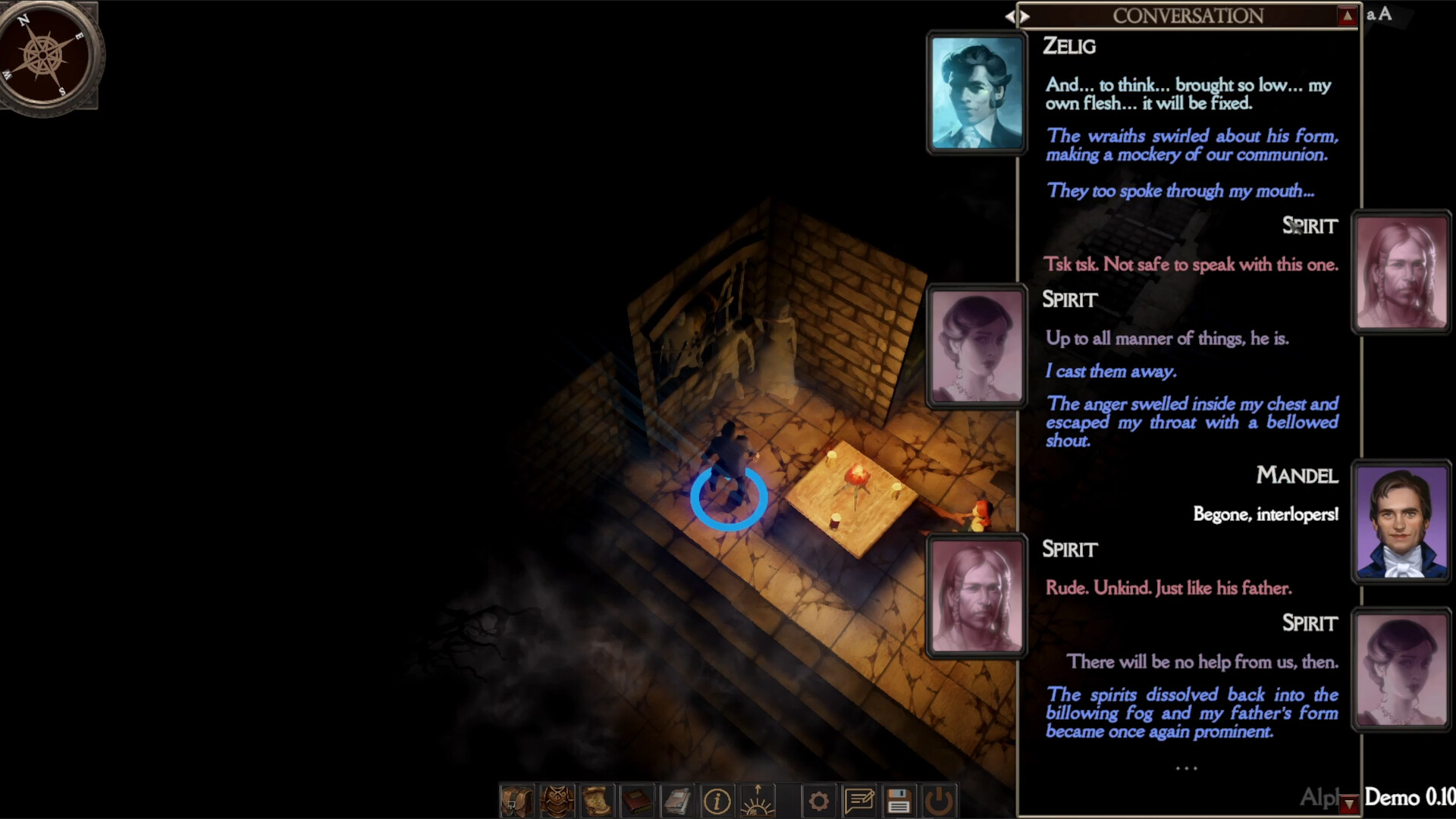This screenshot has height=819, width=1456.
Task: Decrease text size with the small a
Action: pos(1370,15)
